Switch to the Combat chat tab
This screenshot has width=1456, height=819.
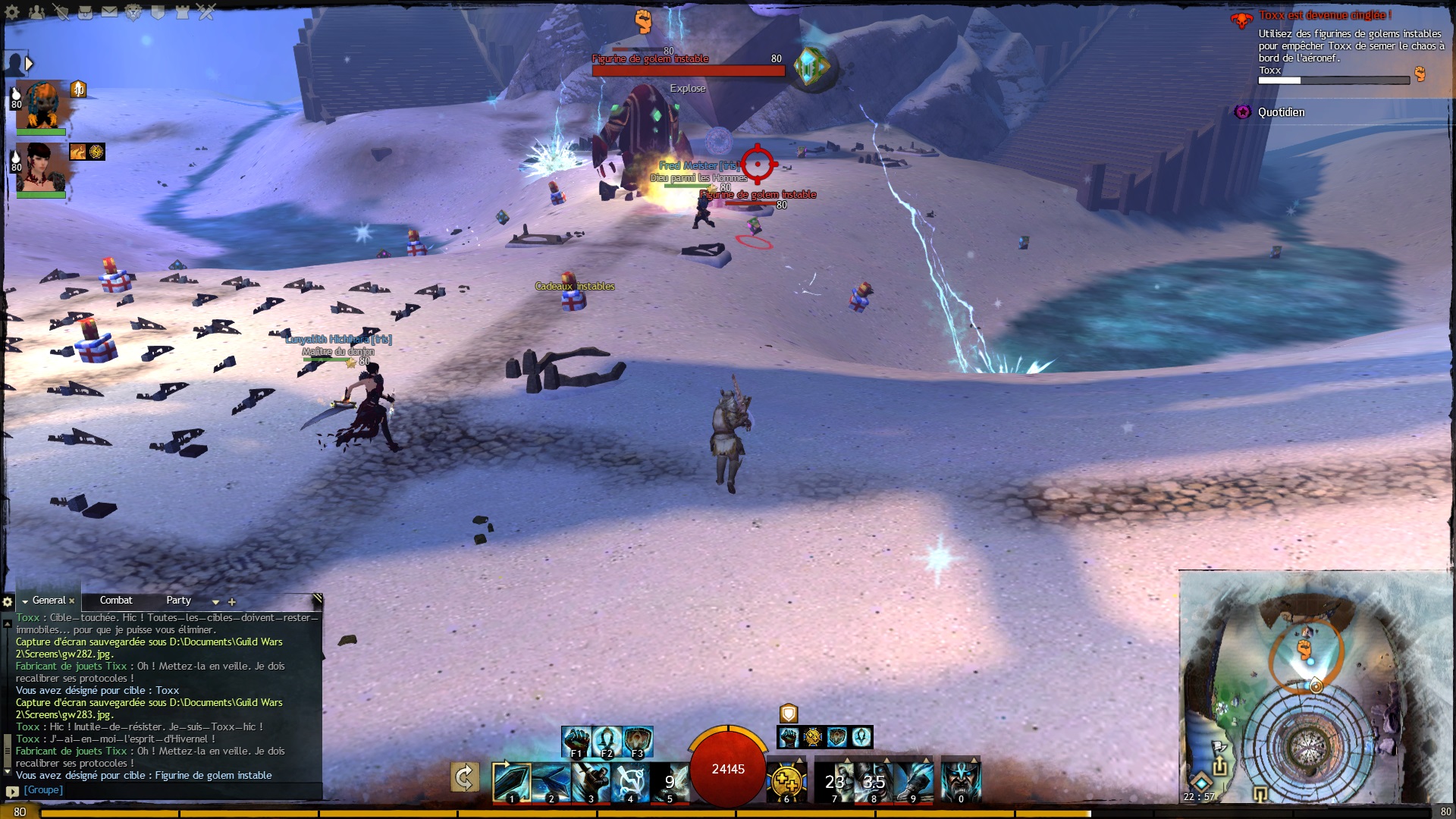point(116,601)
